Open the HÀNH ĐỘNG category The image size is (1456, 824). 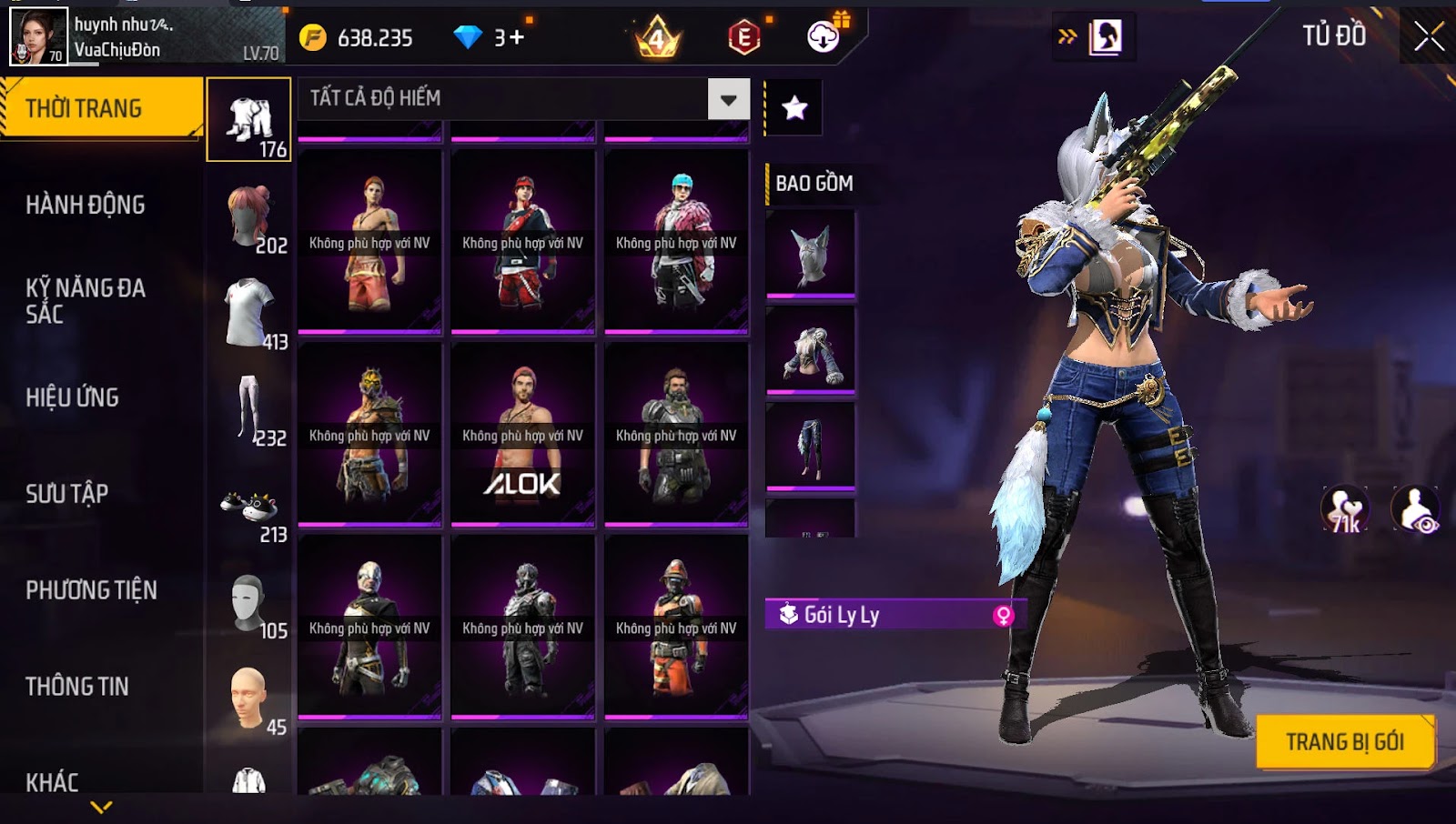coord(86,205)
